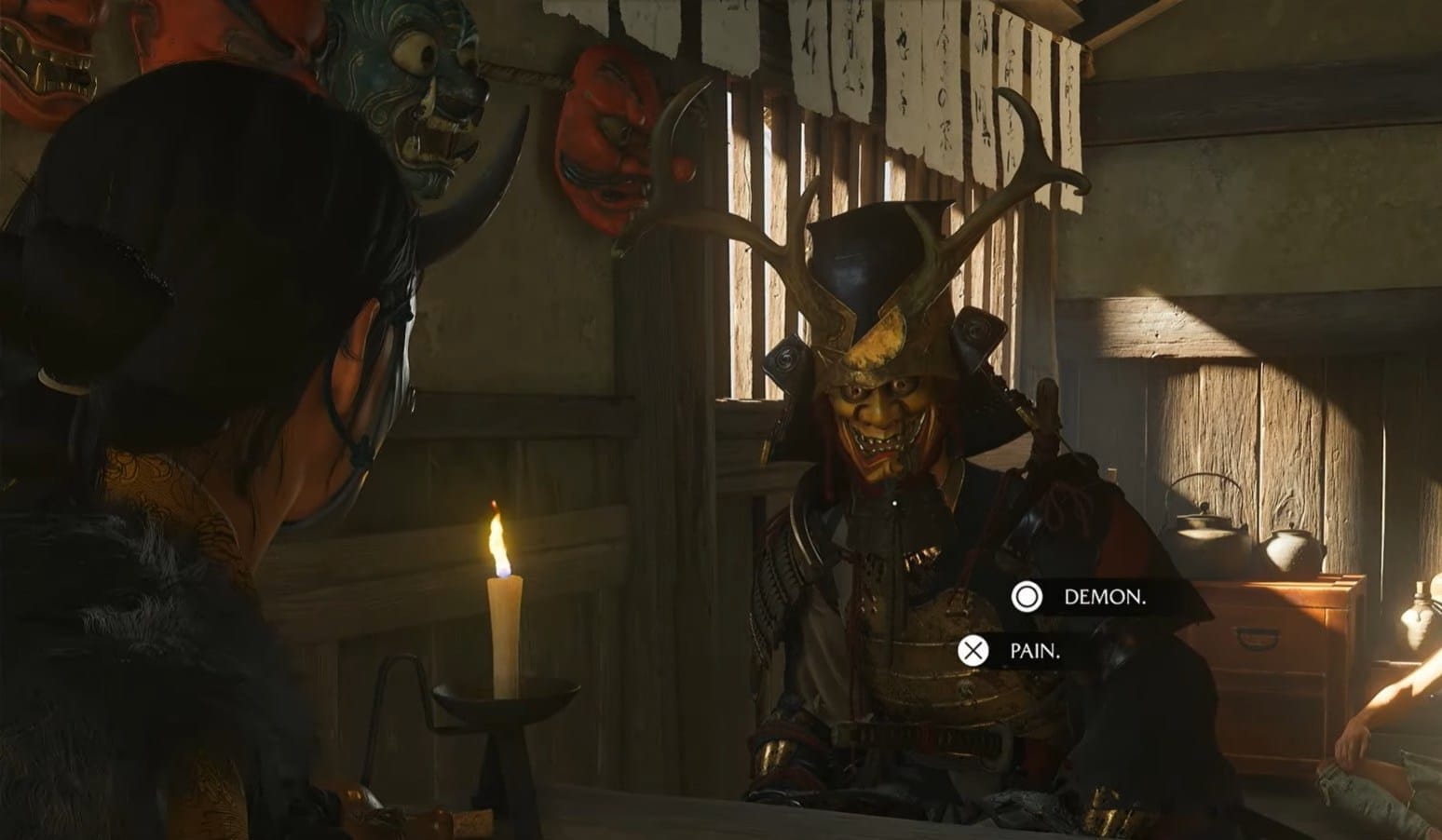The height and width of the screenshot is (840, 1442).
Task: Choose the "Demon." dialogue reply
Action: click(1103, 597)
